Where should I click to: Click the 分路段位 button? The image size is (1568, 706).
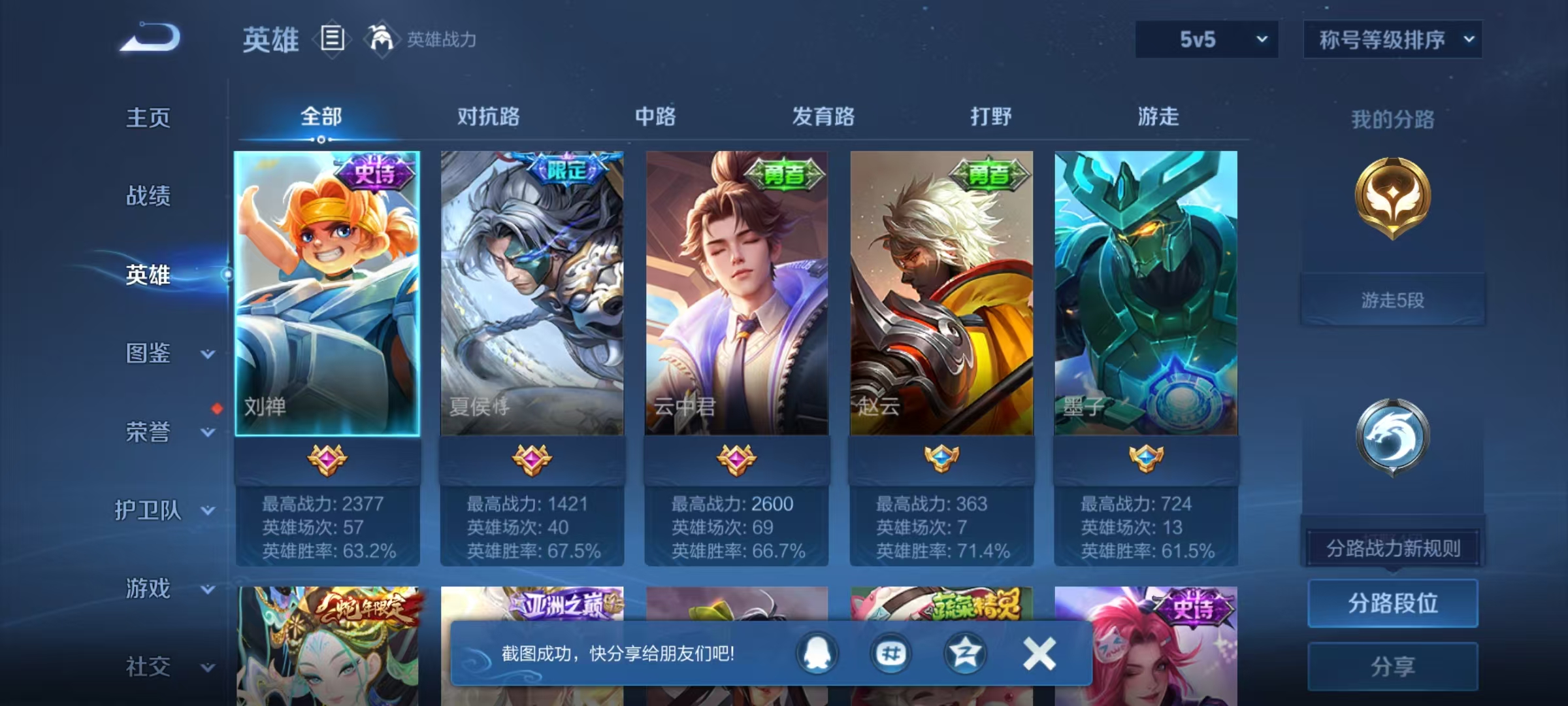pos(1392,603)
